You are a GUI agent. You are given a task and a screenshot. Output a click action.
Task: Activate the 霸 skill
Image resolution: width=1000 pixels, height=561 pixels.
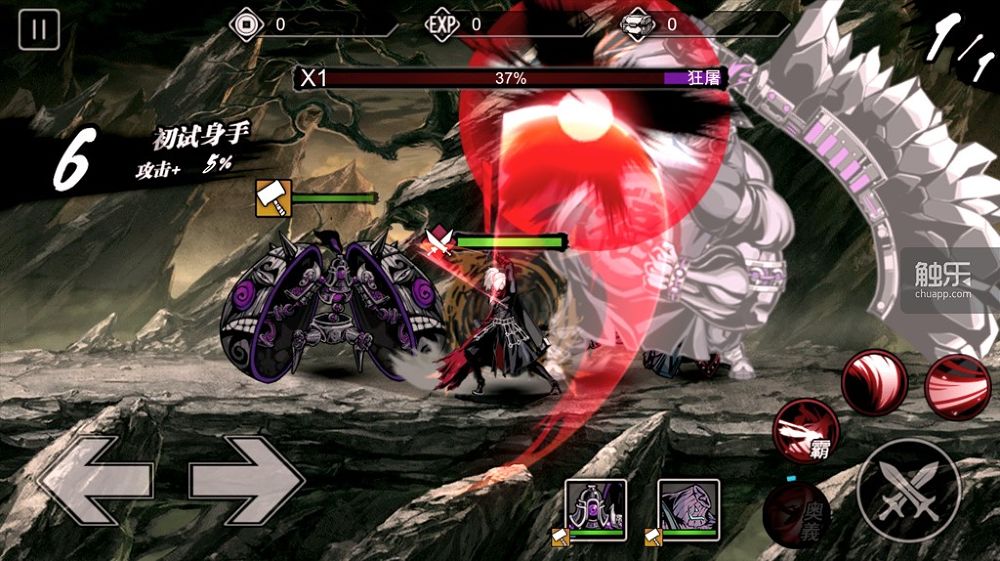[x=807, y=430]
